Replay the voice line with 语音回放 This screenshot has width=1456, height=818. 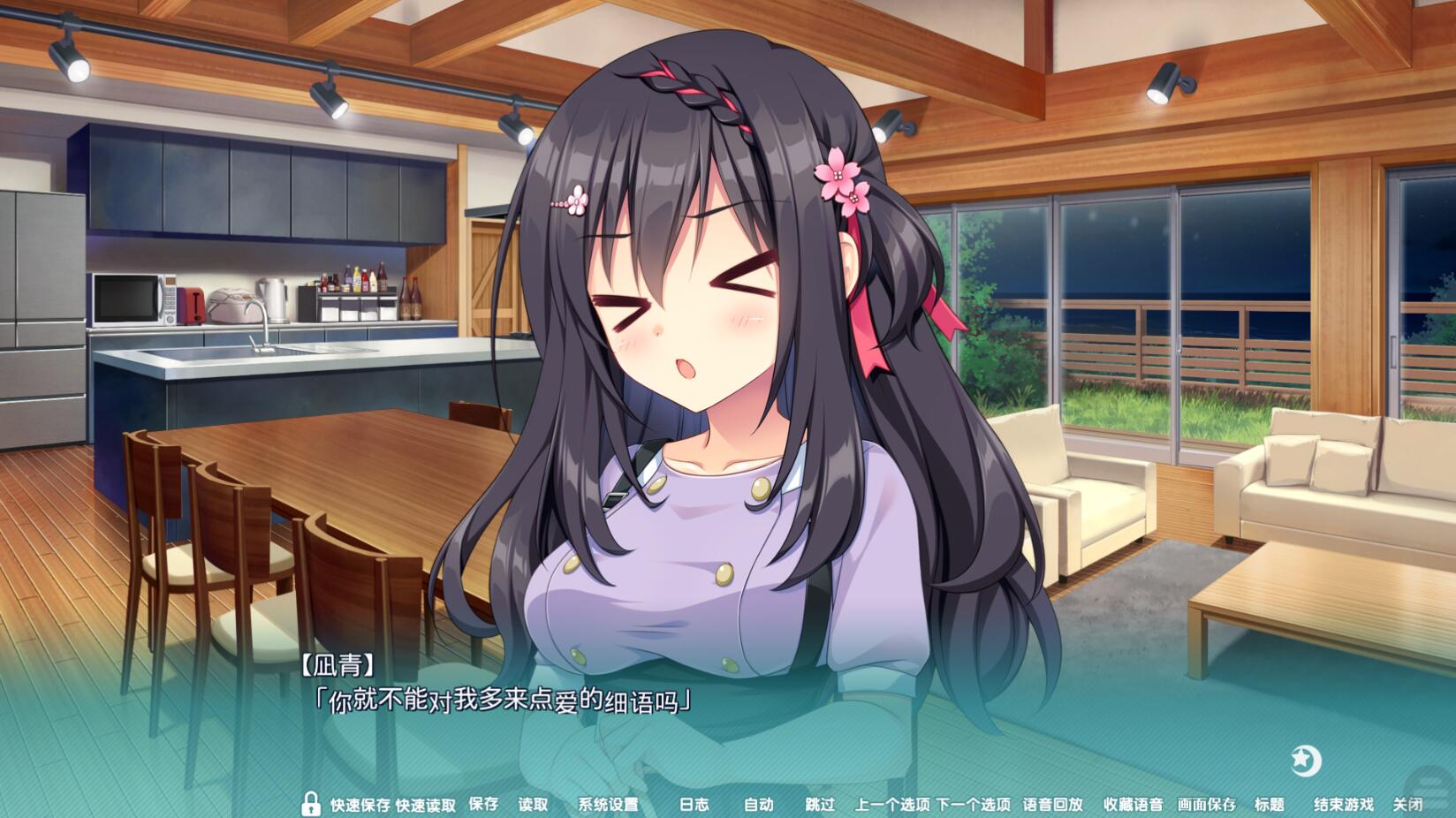click(x=1052, y=804)
